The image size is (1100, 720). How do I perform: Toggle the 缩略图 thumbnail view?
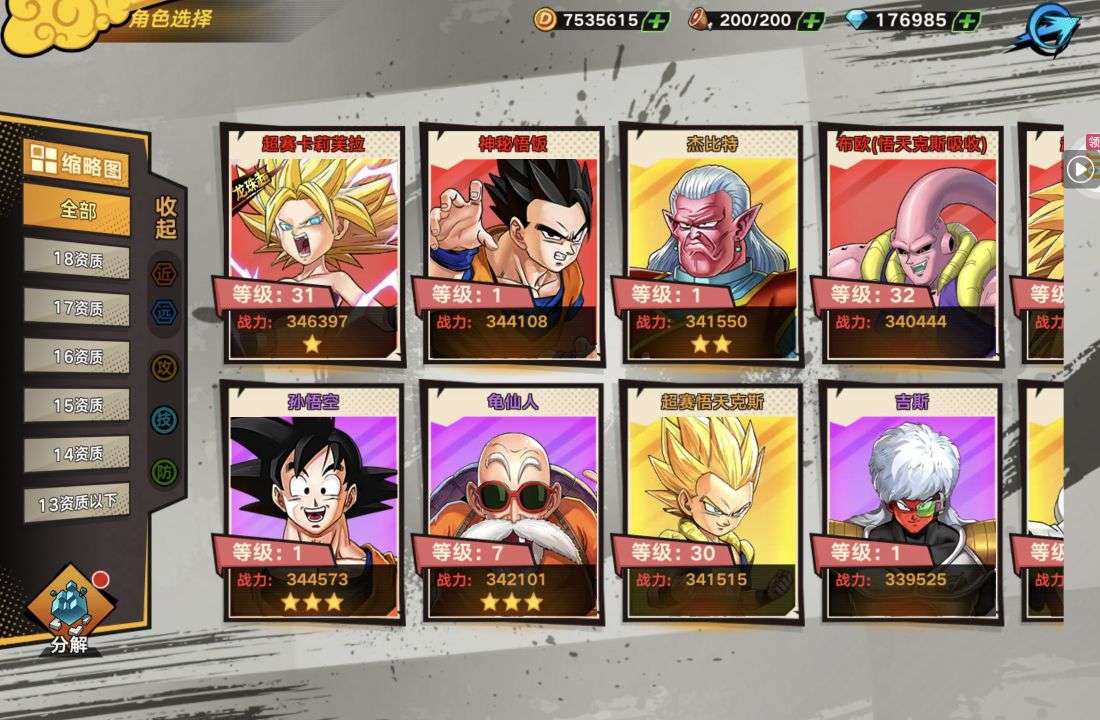point(77,164)
